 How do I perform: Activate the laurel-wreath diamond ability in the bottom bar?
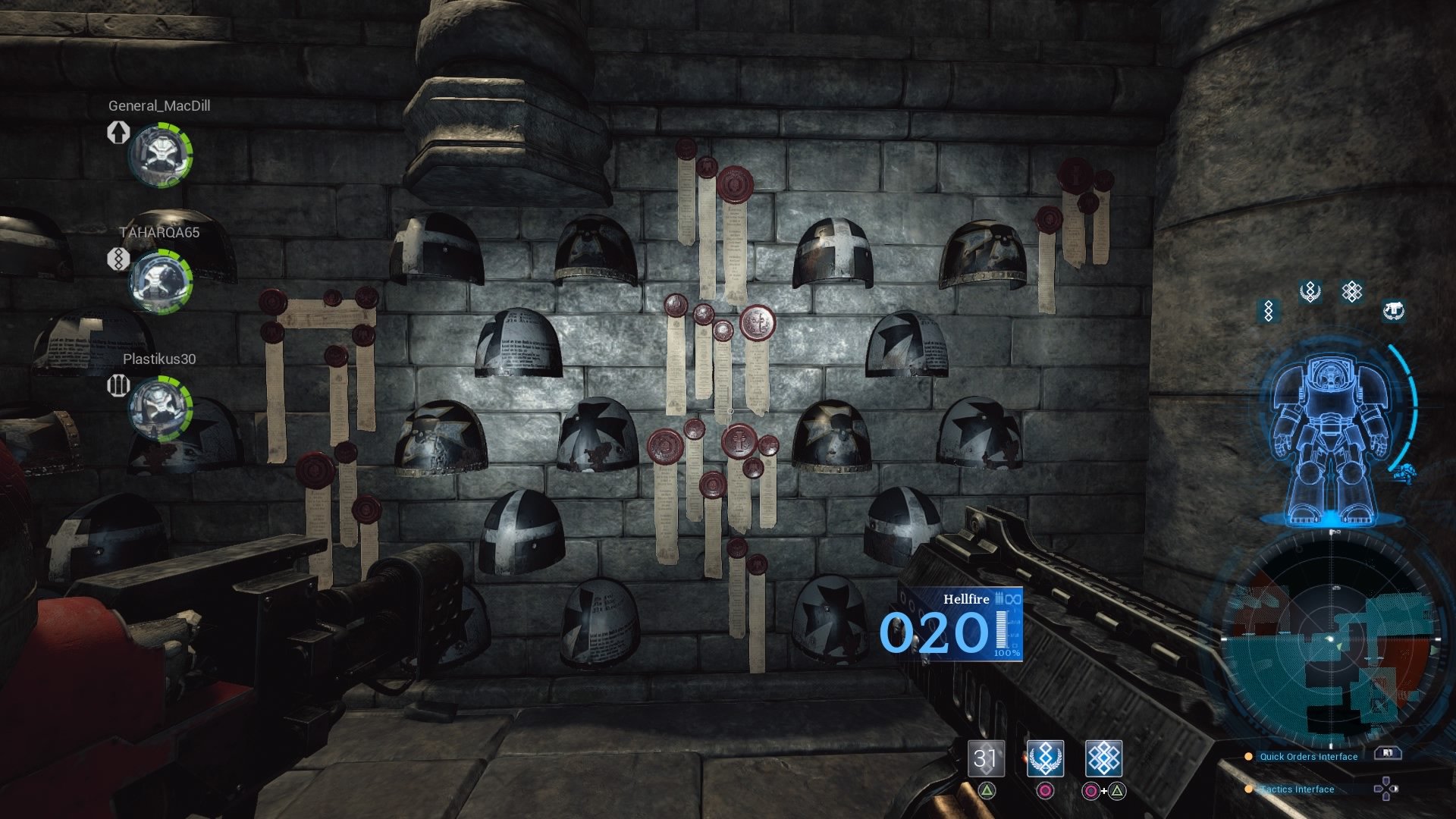click(1045, 758)
